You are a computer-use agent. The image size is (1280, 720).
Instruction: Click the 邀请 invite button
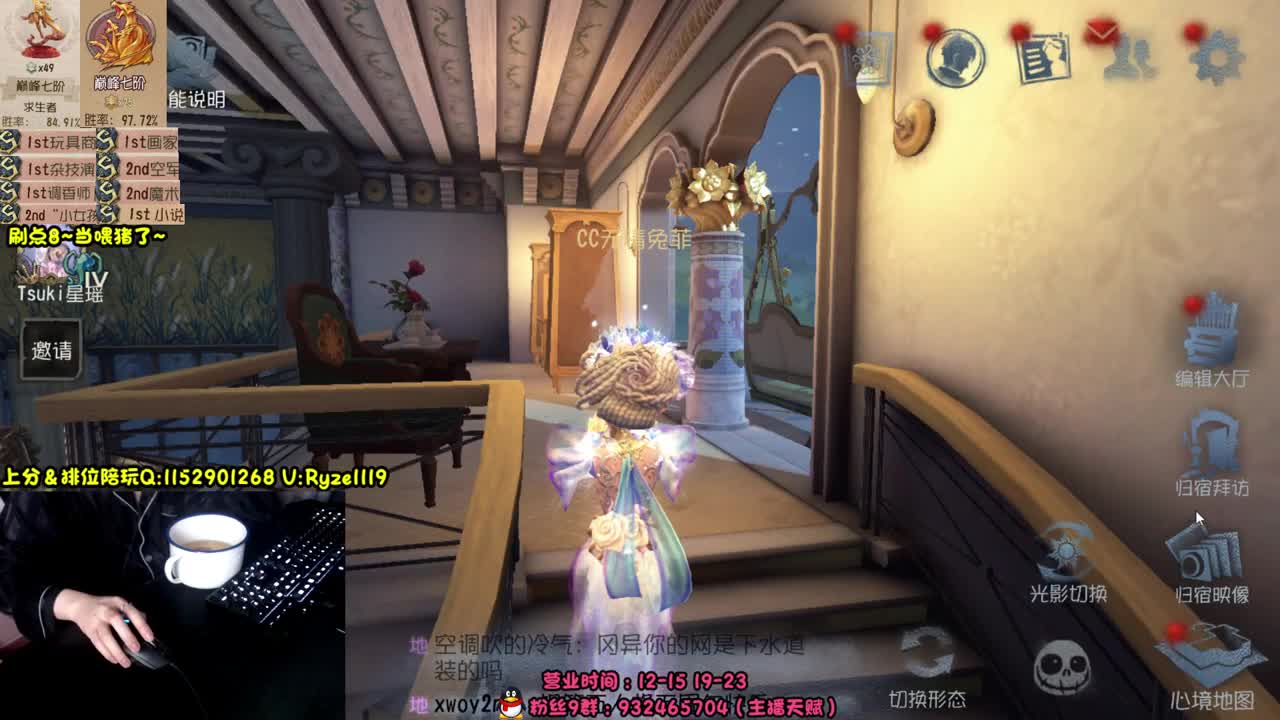48,350
